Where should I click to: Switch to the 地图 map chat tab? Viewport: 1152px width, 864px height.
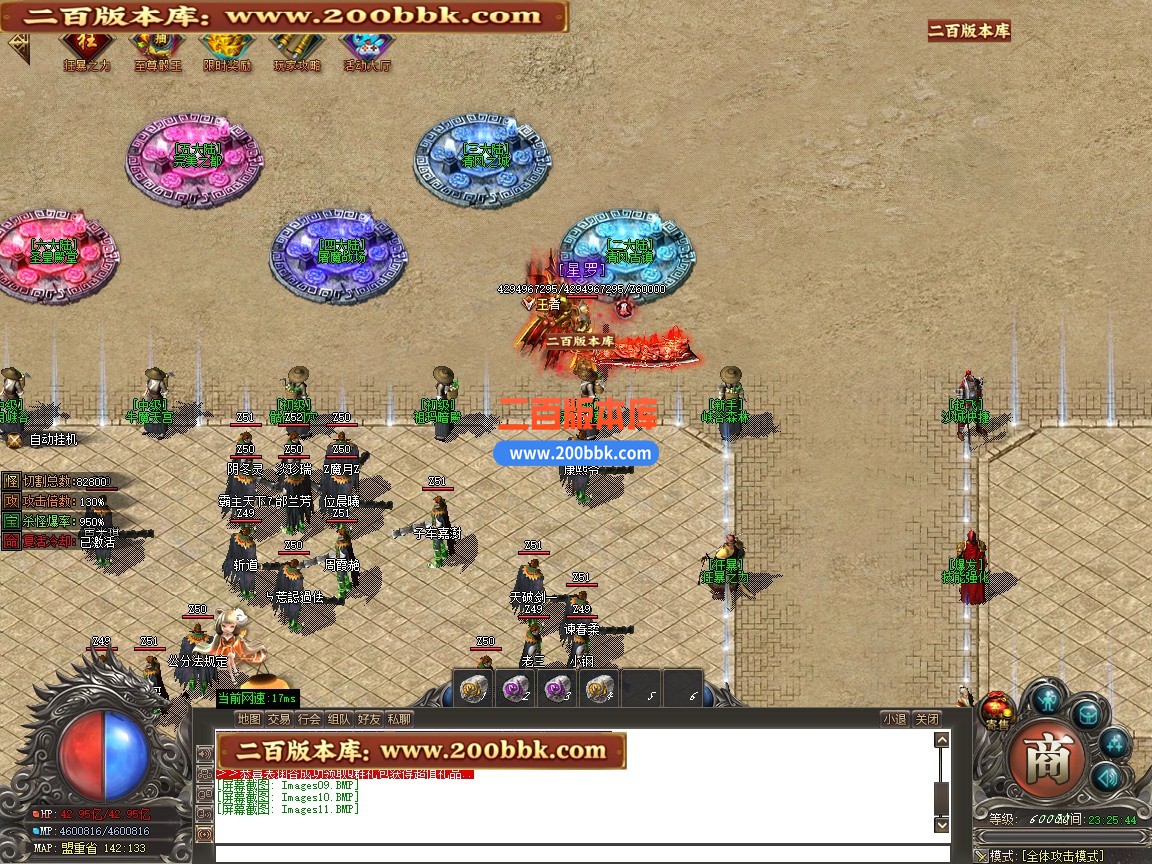pos(249,719)
